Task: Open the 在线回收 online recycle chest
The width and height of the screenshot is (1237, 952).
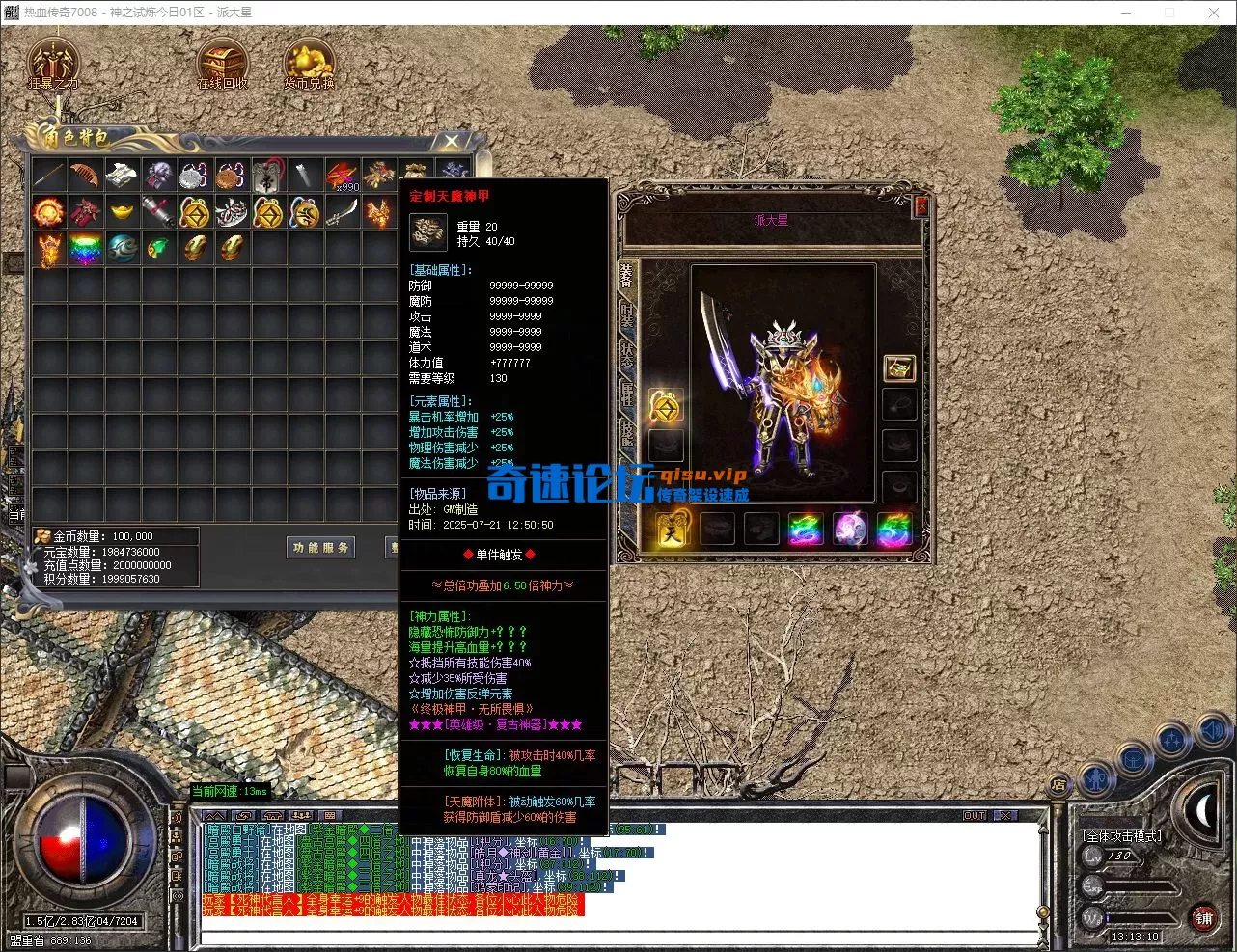Action: point(222,64)
